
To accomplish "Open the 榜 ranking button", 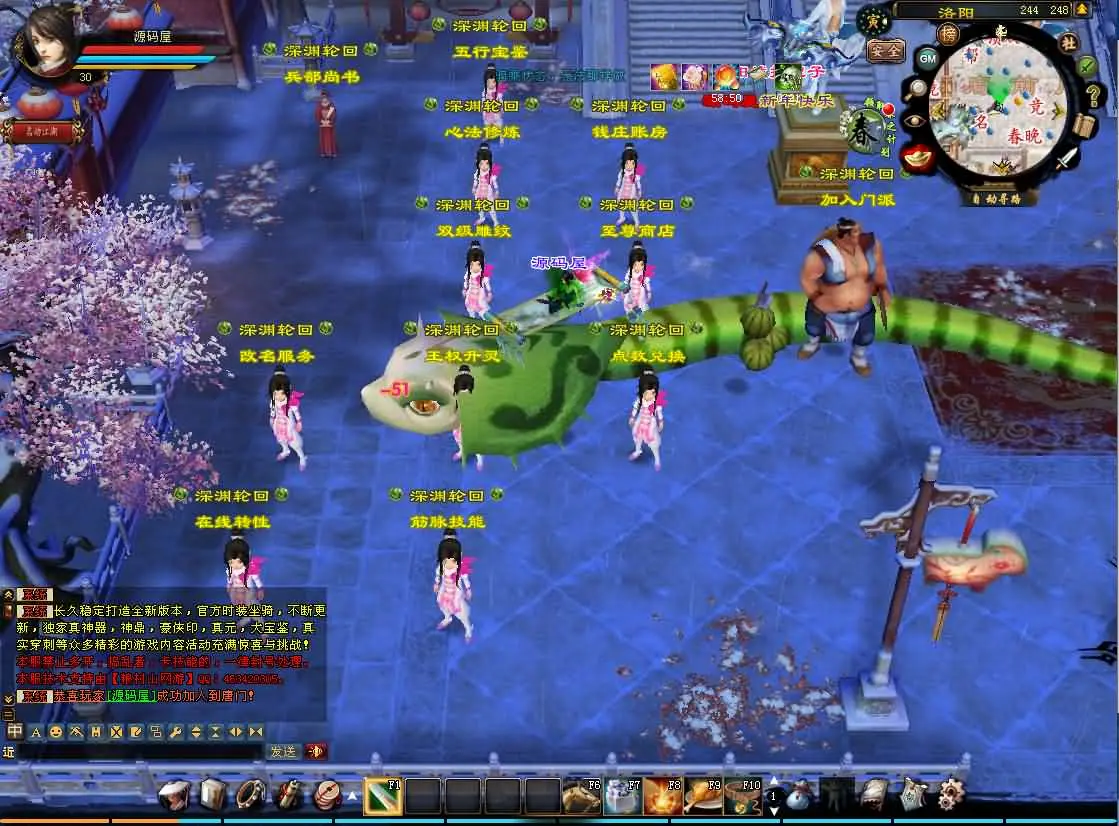I will [948, 35].
